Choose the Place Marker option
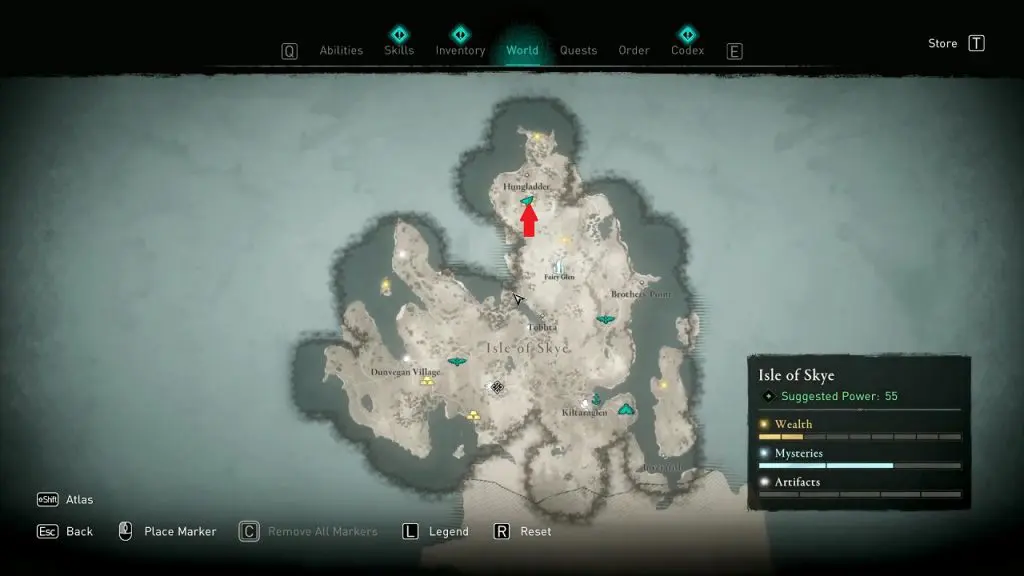 (x=180, y=532)
